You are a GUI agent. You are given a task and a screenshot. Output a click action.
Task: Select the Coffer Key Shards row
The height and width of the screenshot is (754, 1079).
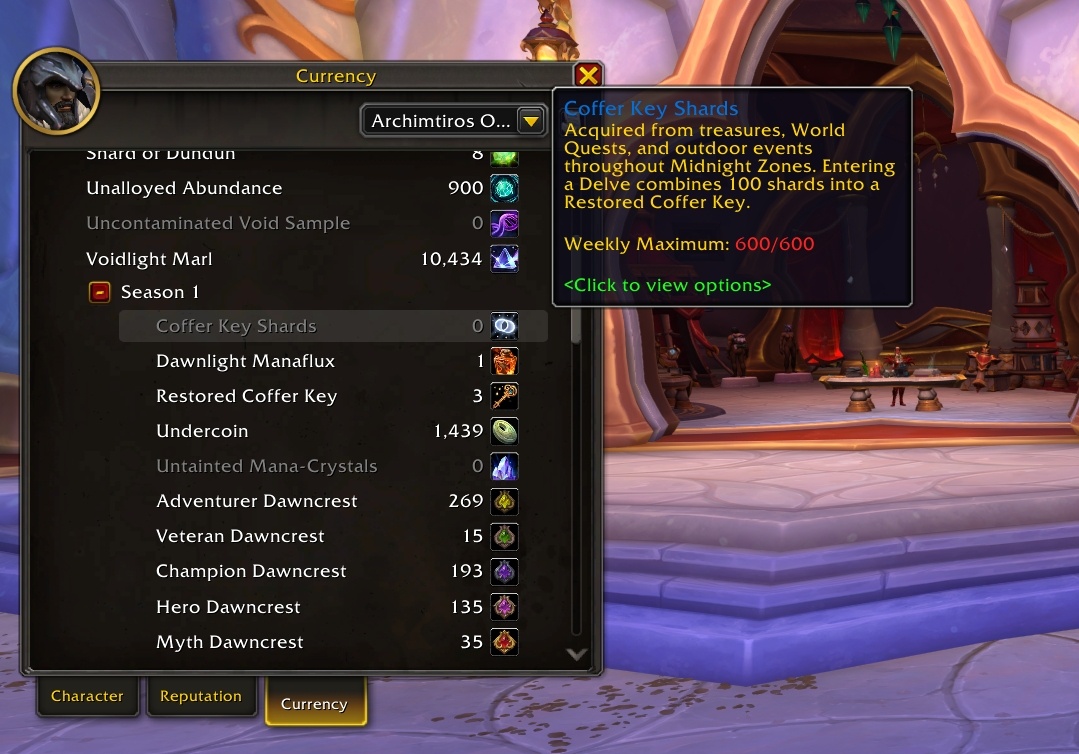click(x=333, y=326)
